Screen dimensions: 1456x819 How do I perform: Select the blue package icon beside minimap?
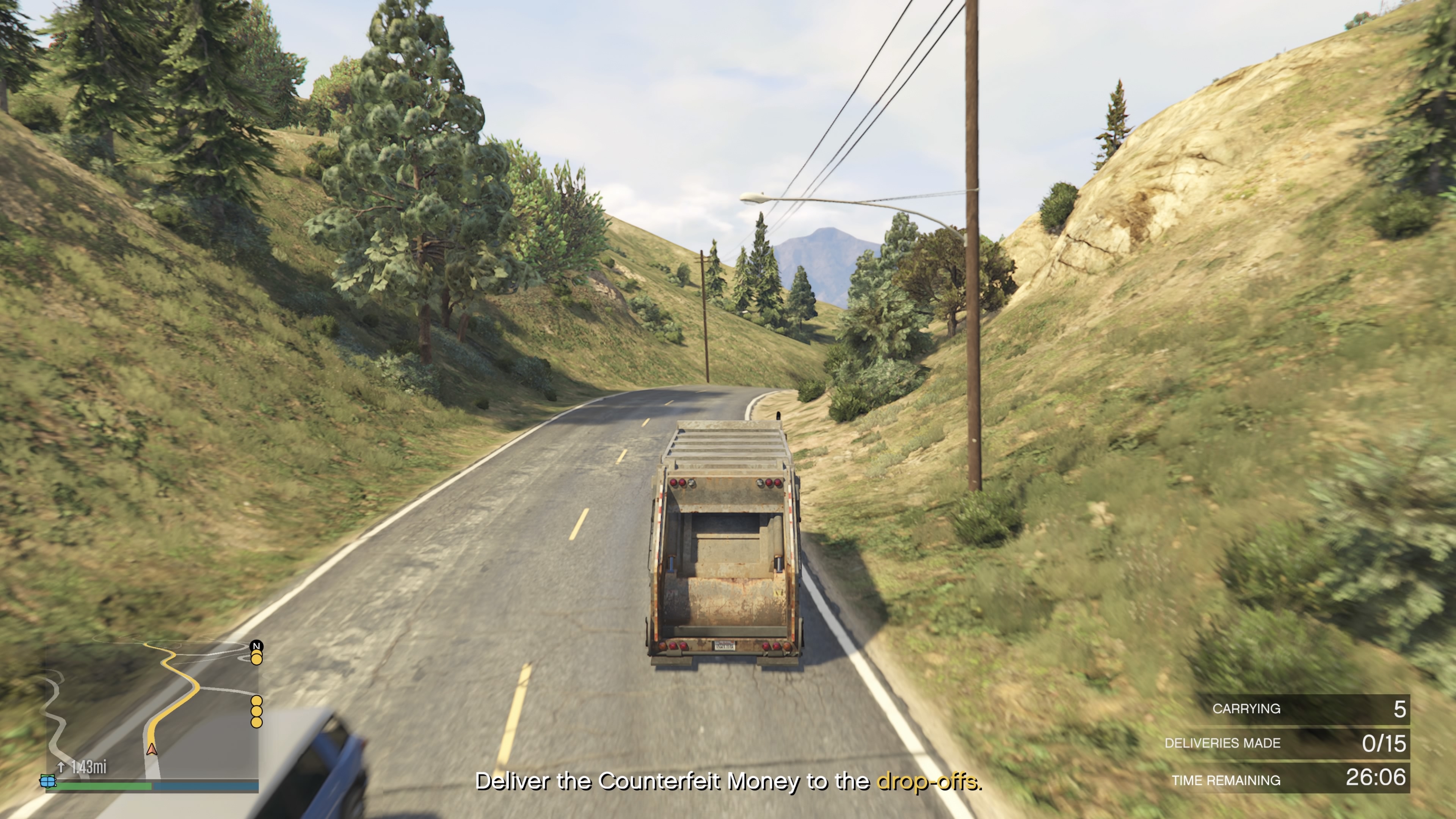[x=48, y=782]
